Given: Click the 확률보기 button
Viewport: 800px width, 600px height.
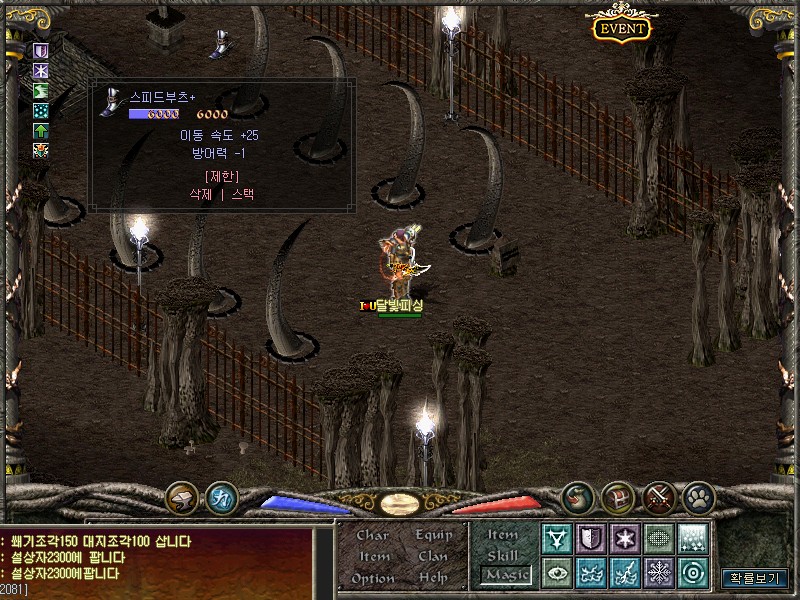Looking at the screenshot, I should tap(755, 578).
